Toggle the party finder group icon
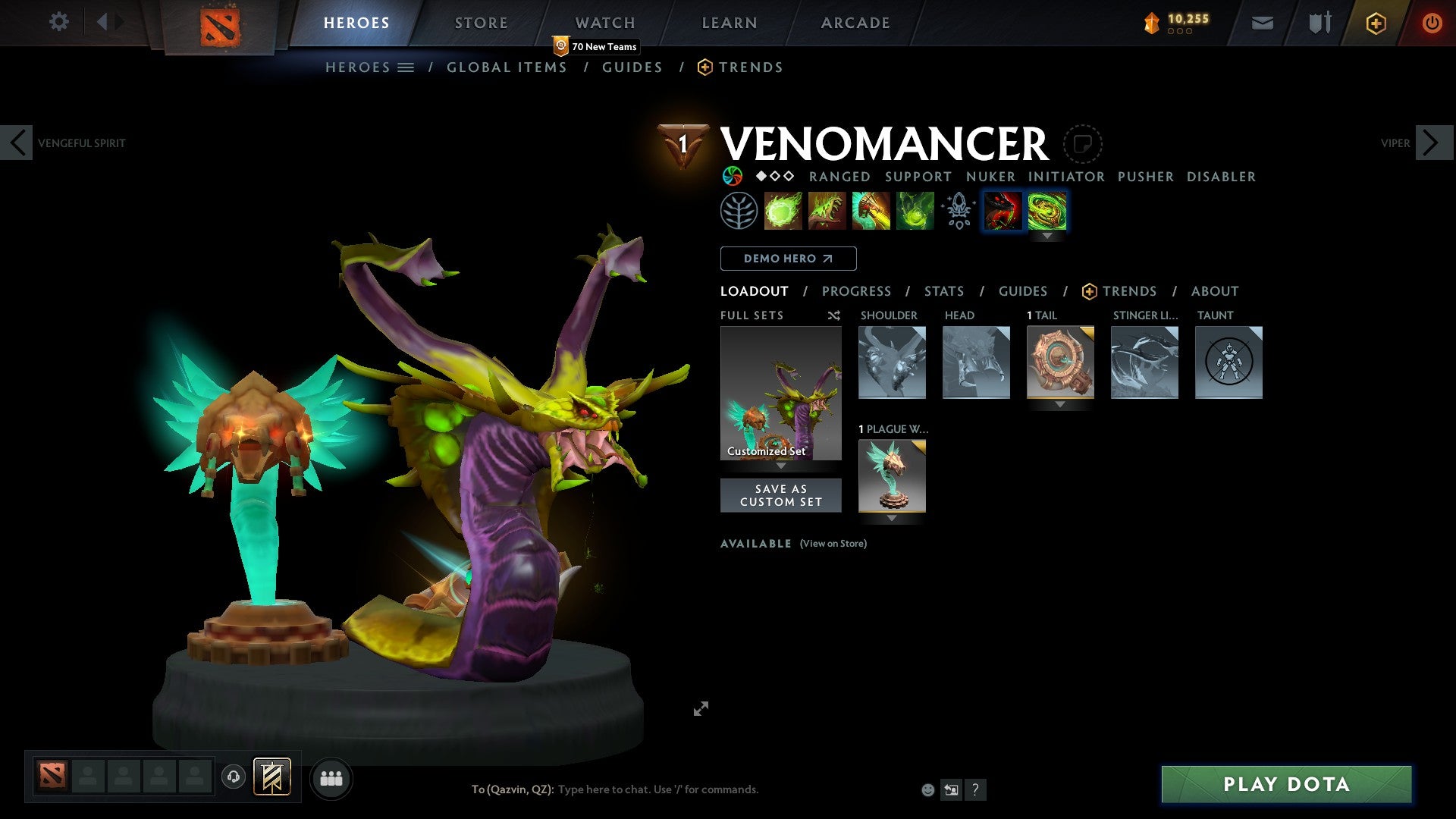Screen dimensions: 1456x819 331,777
